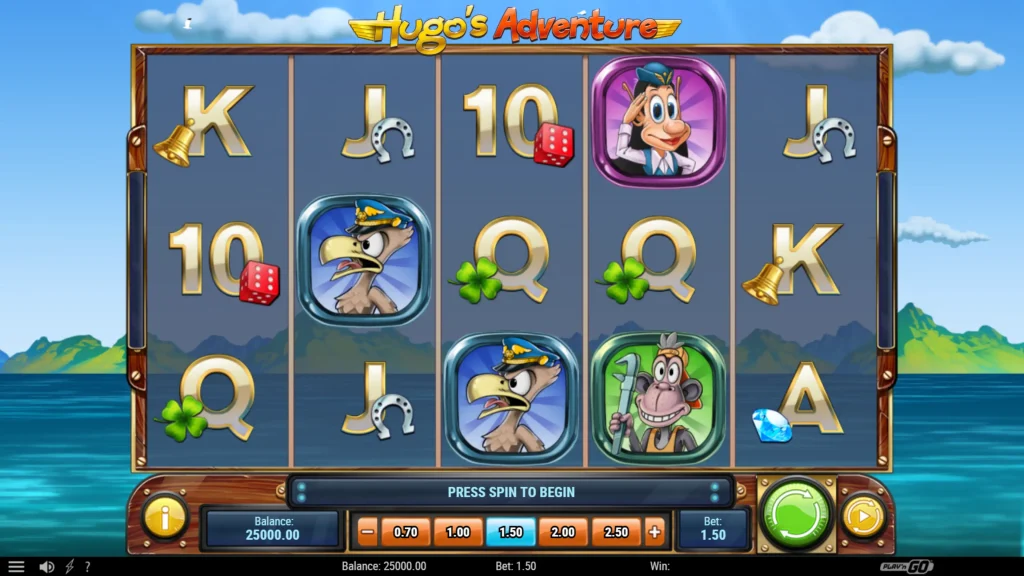Select the 0.70 bet amount

(x=406, y=532)
